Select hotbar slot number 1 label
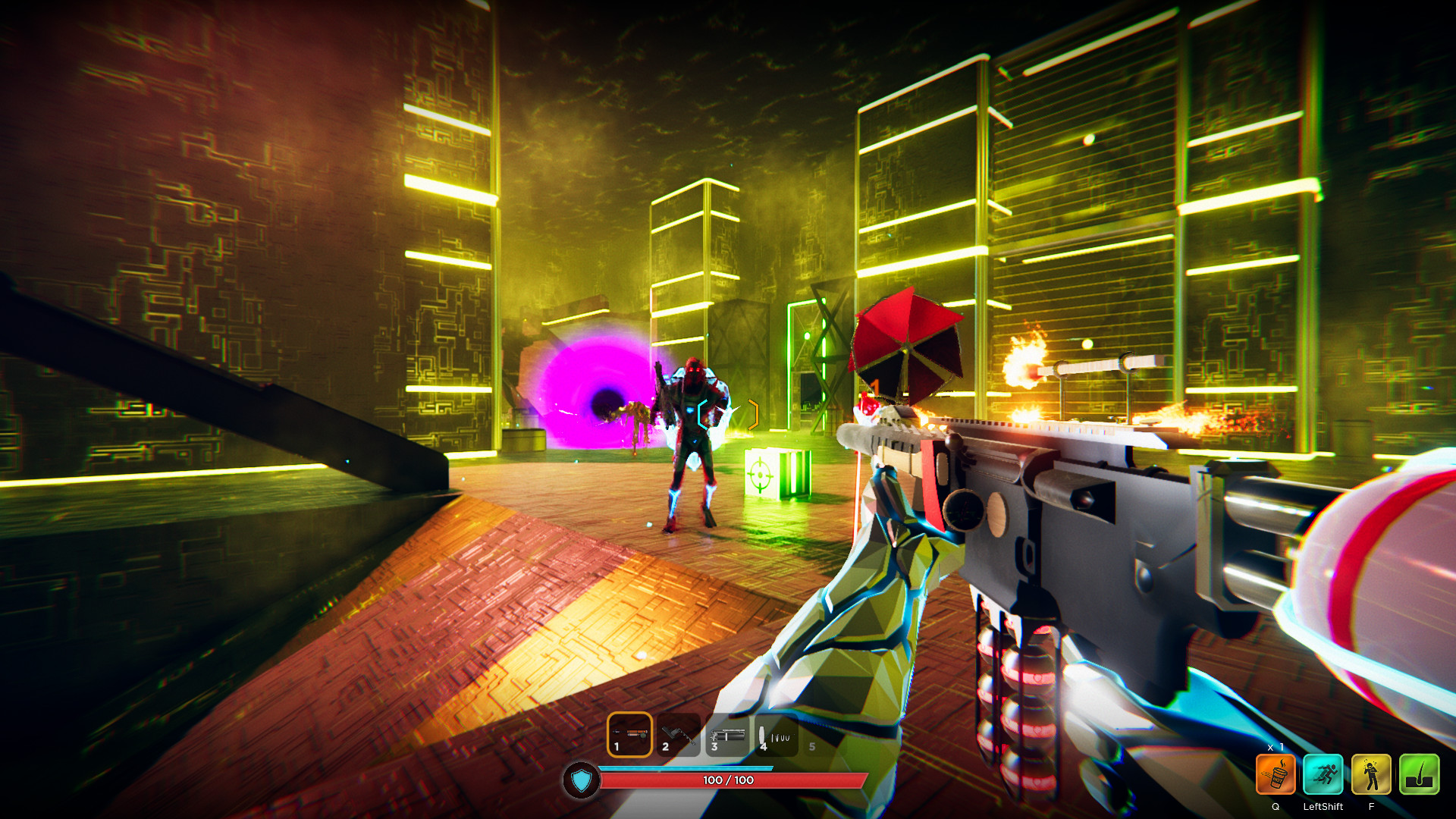The width and height of the screenshot is (1456, 819). coord(616,745)
